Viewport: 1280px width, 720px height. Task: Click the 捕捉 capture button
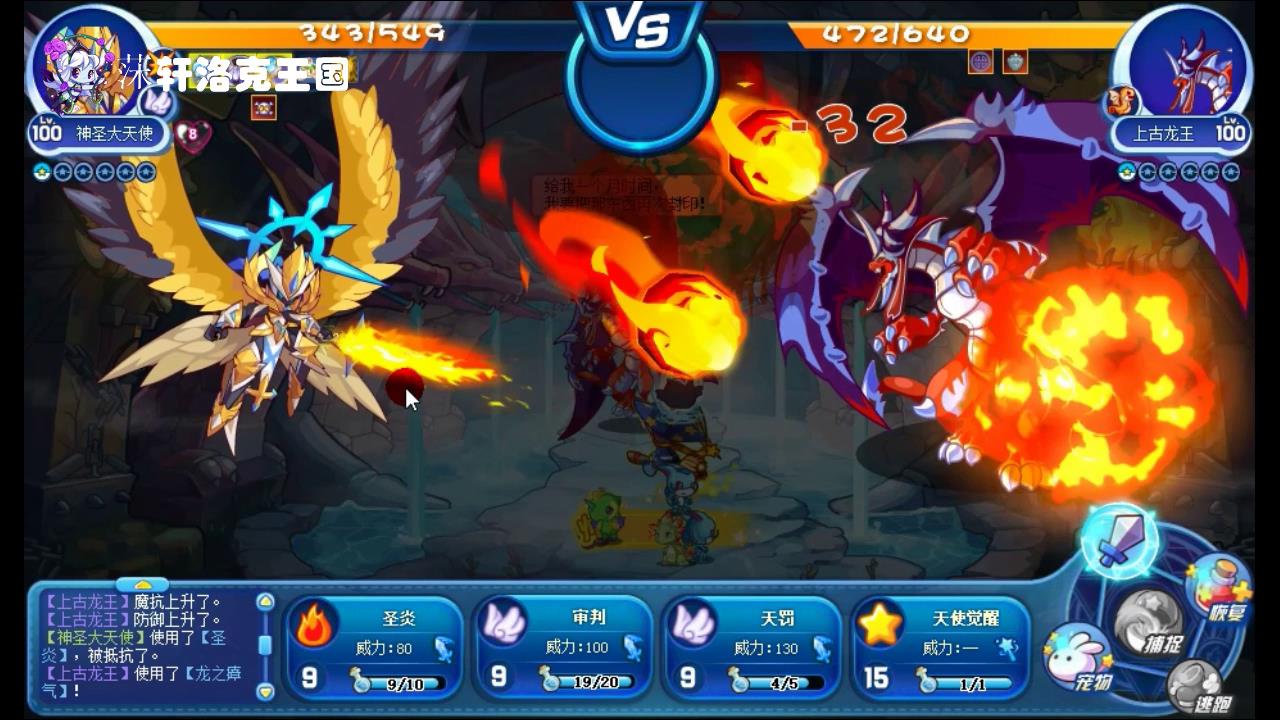(1149, 620)
